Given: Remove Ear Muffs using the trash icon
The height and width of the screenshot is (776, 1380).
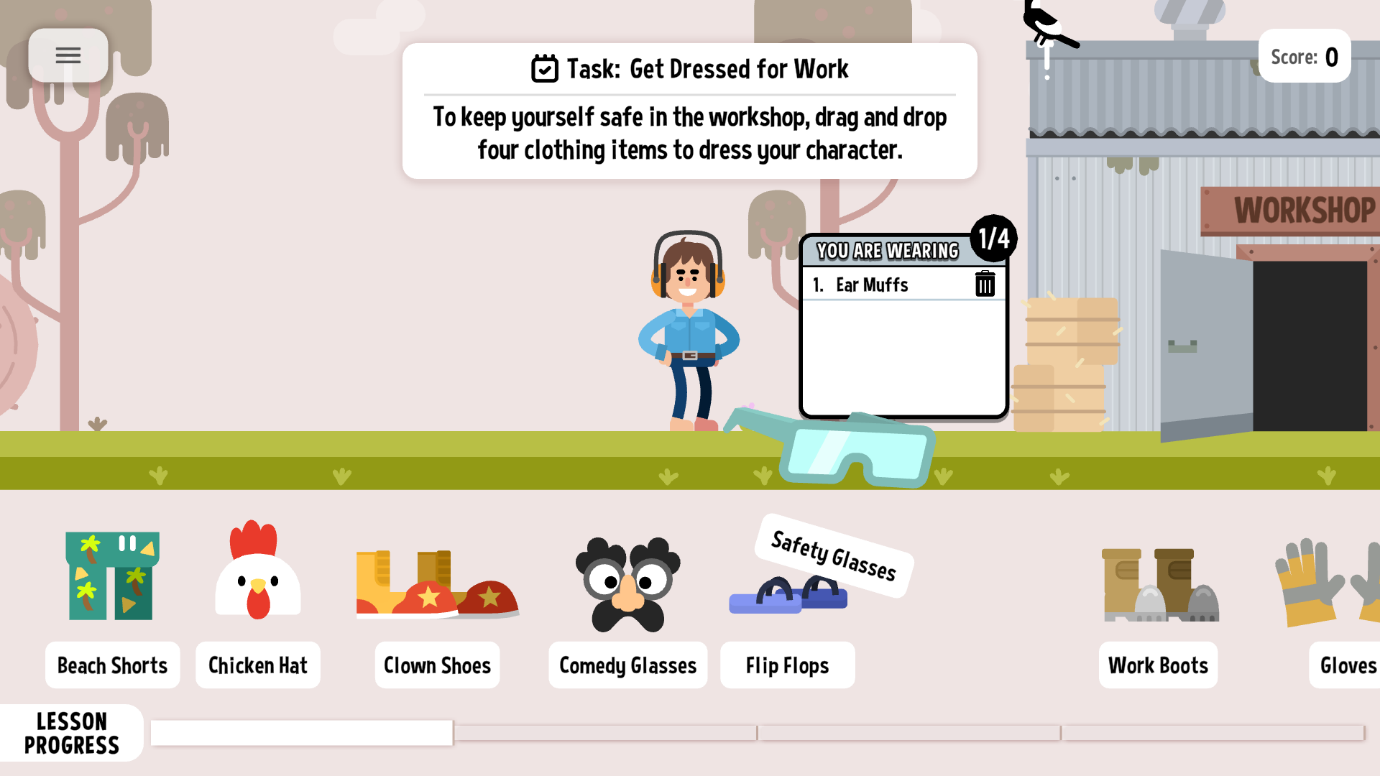Looking at the screenshot, I should 985,284.
